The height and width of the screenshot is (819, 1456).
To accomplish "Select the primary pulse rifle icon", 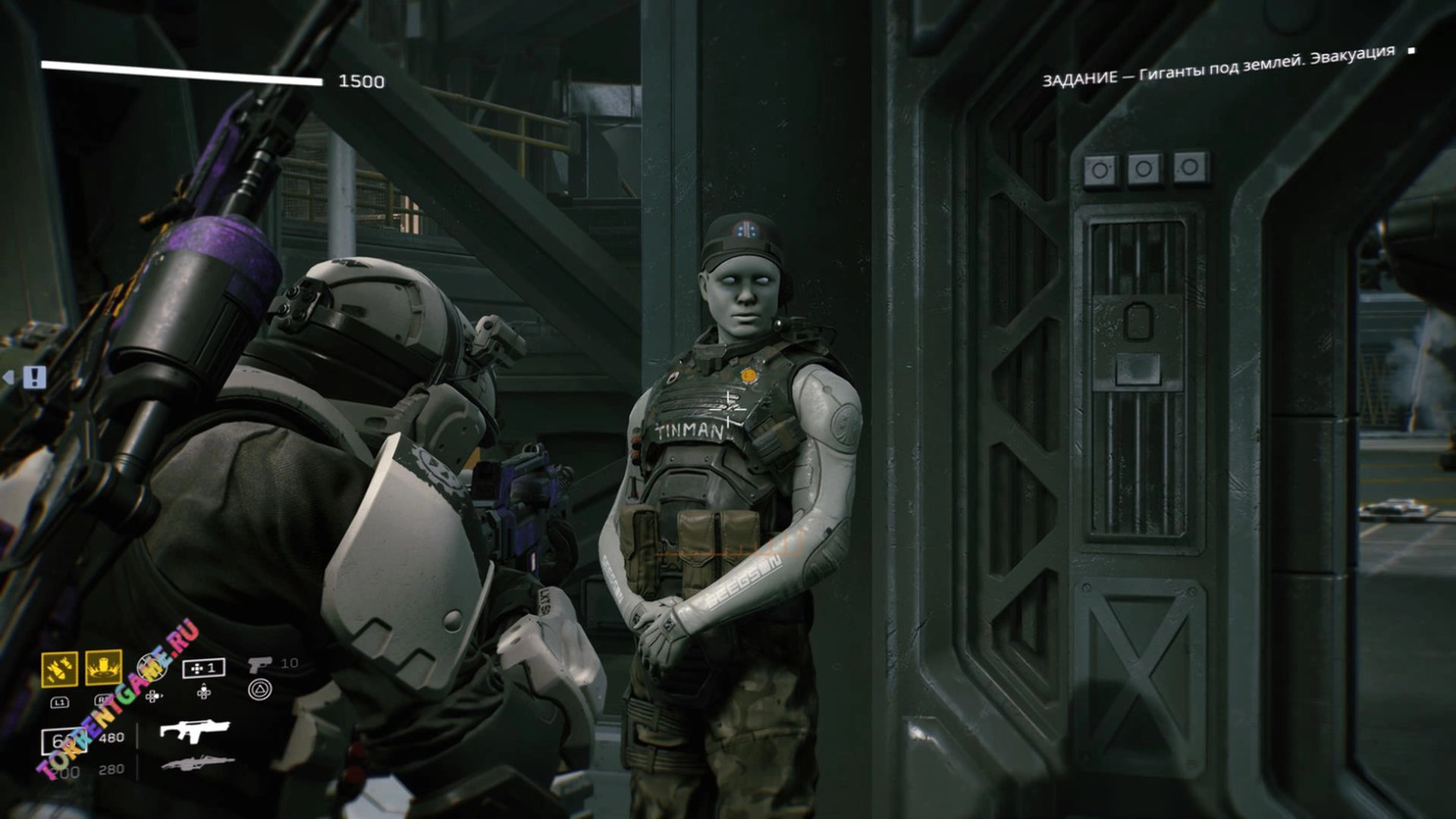I will point(194,731).
